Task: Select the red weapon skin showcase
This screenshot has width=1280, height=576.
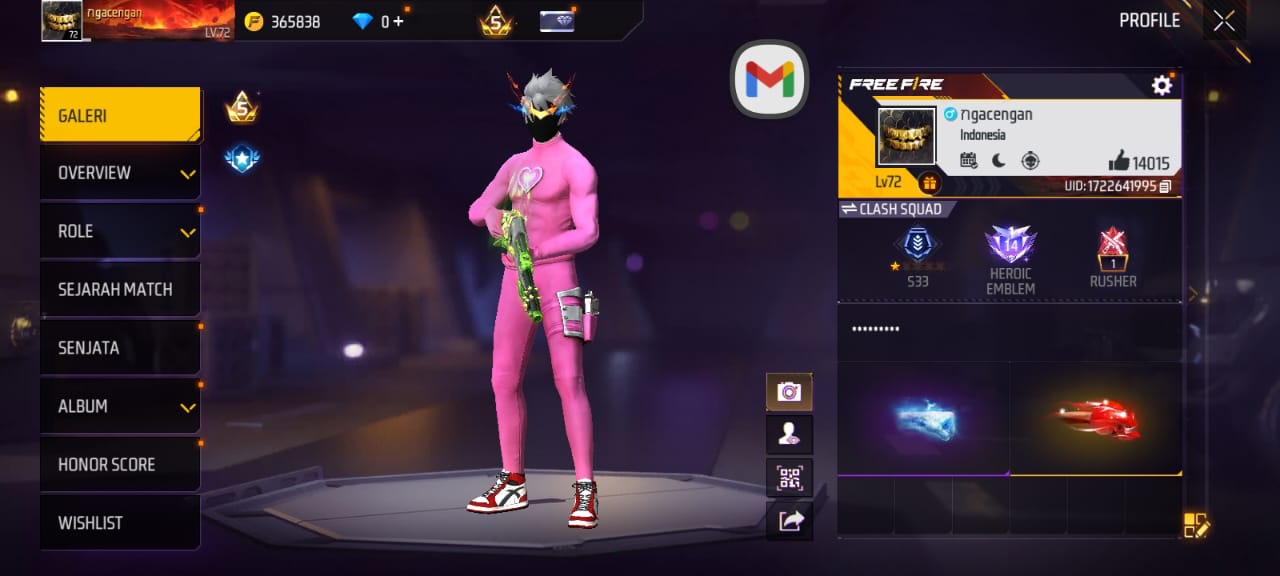Action: [1096, 419]
